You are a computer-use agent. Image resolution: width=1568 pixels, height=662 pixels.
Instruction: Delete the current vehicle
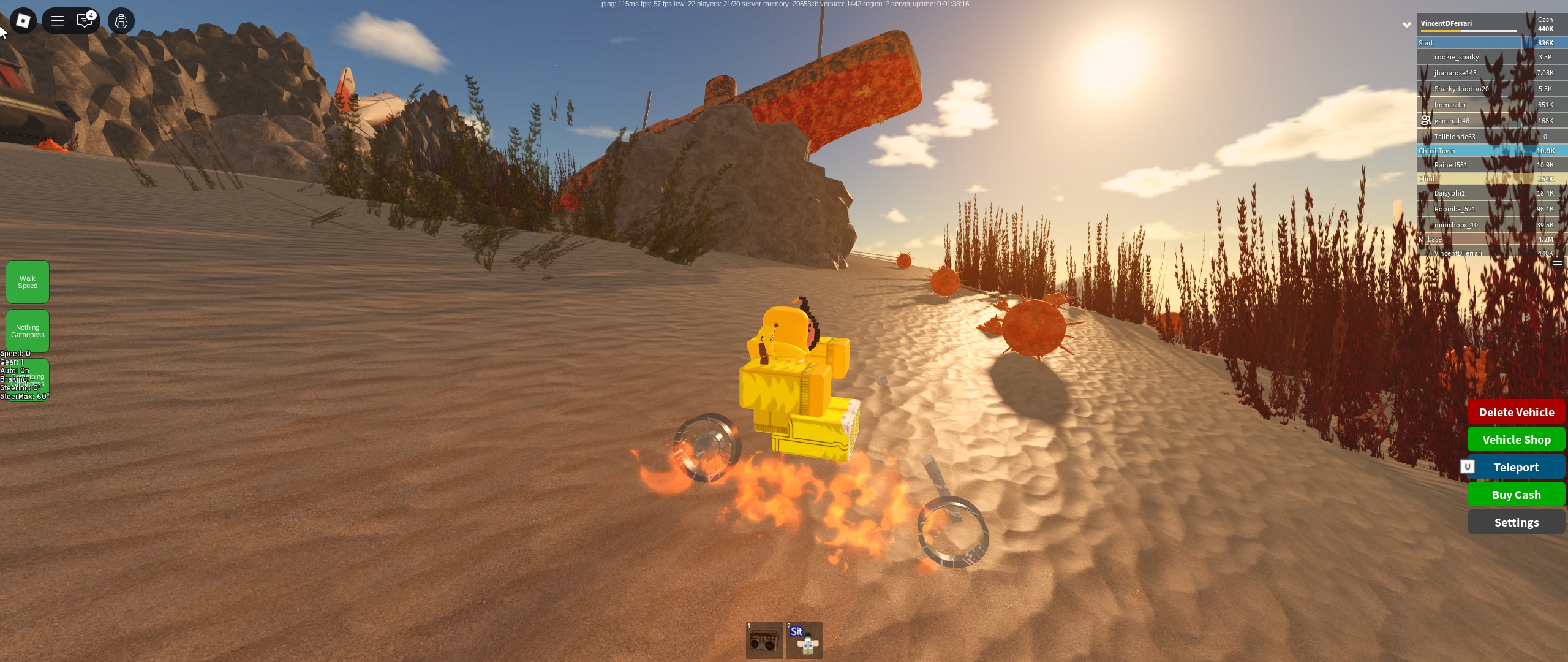click(1516, 412)
